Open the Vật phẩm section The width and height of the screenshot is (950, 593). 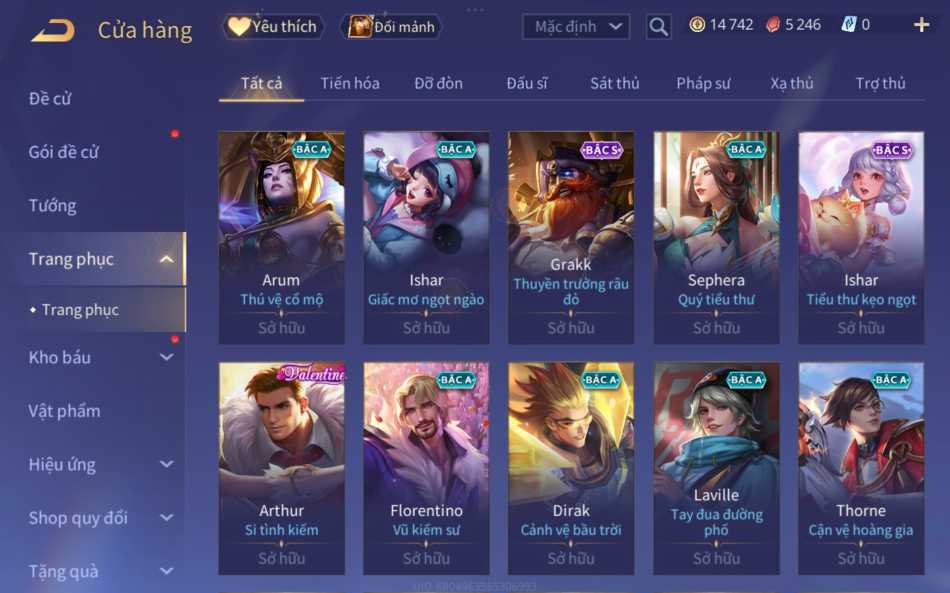(64, 411)
